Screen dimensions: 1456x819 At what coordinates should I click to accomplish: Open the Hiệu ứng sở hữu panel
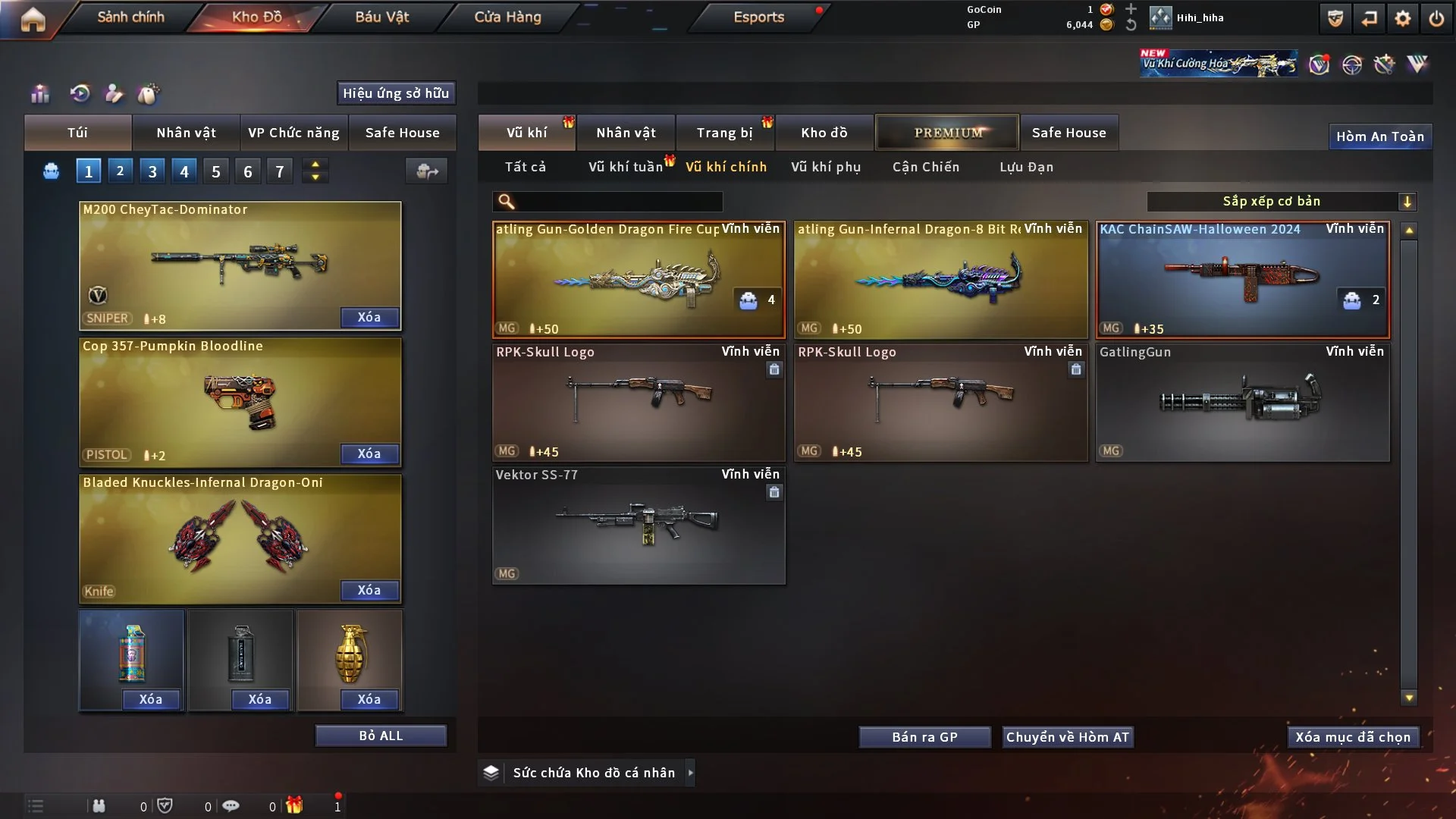396,93
